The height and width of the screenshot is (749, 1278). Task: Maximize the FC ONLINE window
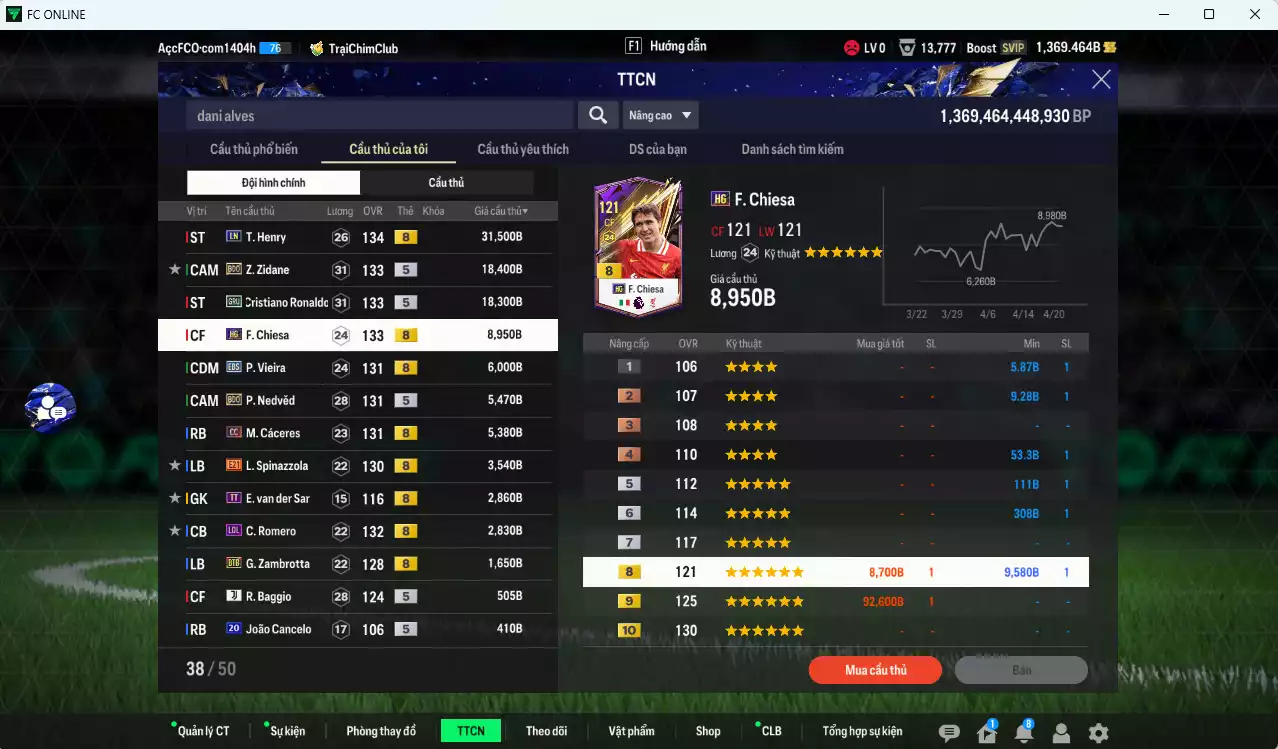coord(1208,14)
